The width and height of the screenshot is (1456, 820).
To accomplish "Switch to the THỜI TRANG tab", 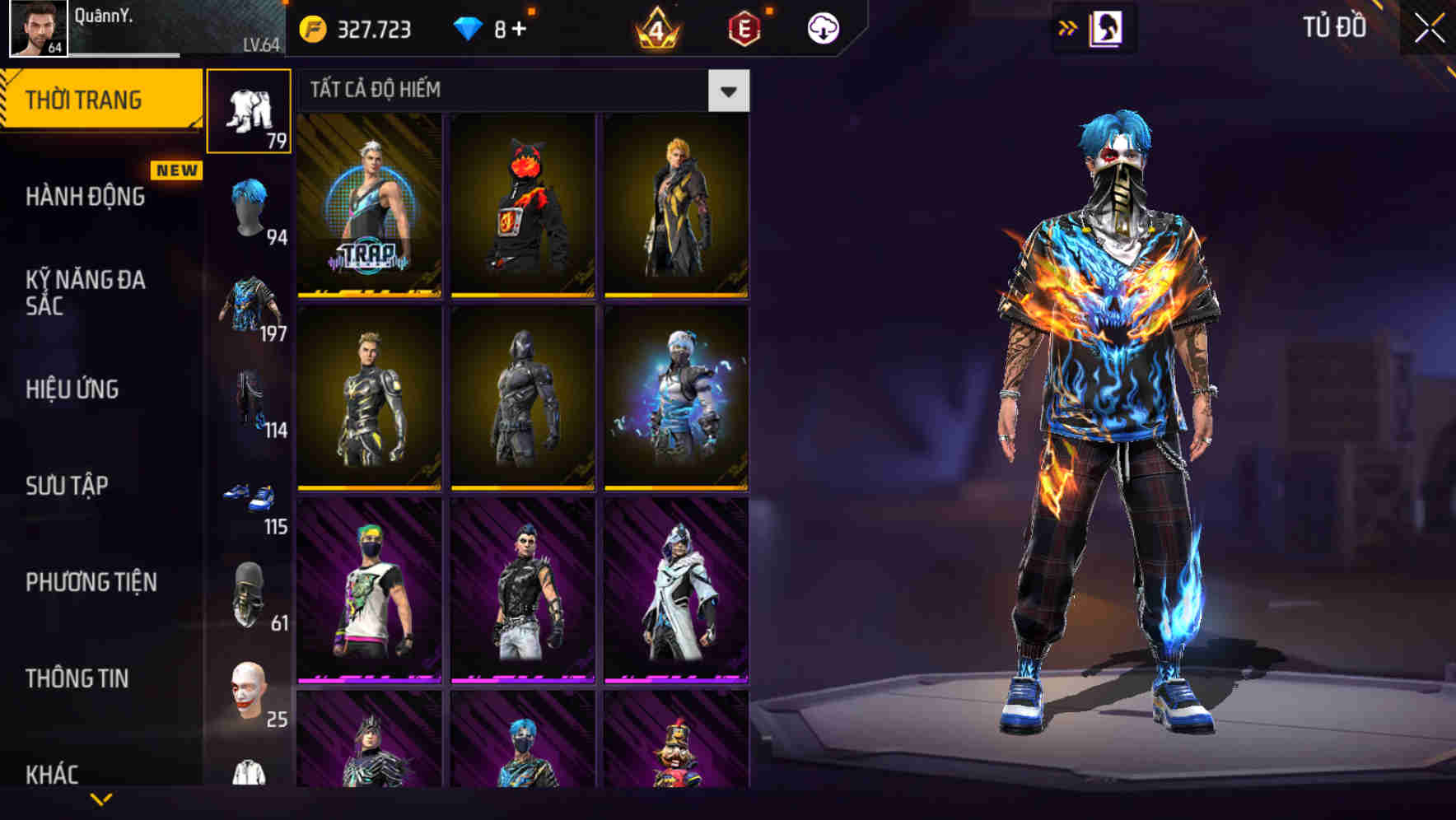I will [86, 99].
